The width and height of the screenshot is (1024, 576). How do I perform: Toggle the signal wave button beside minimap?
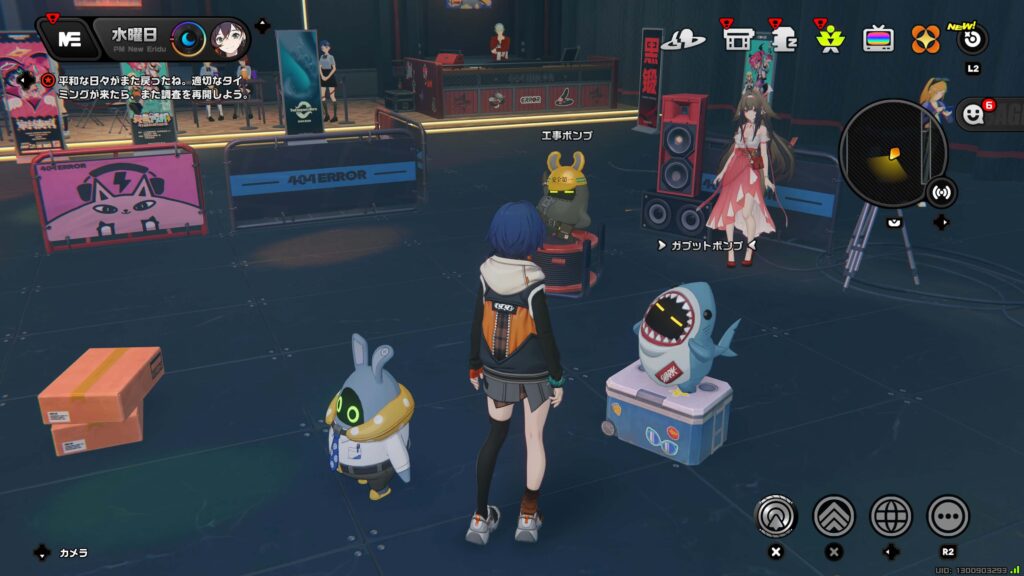941,191
